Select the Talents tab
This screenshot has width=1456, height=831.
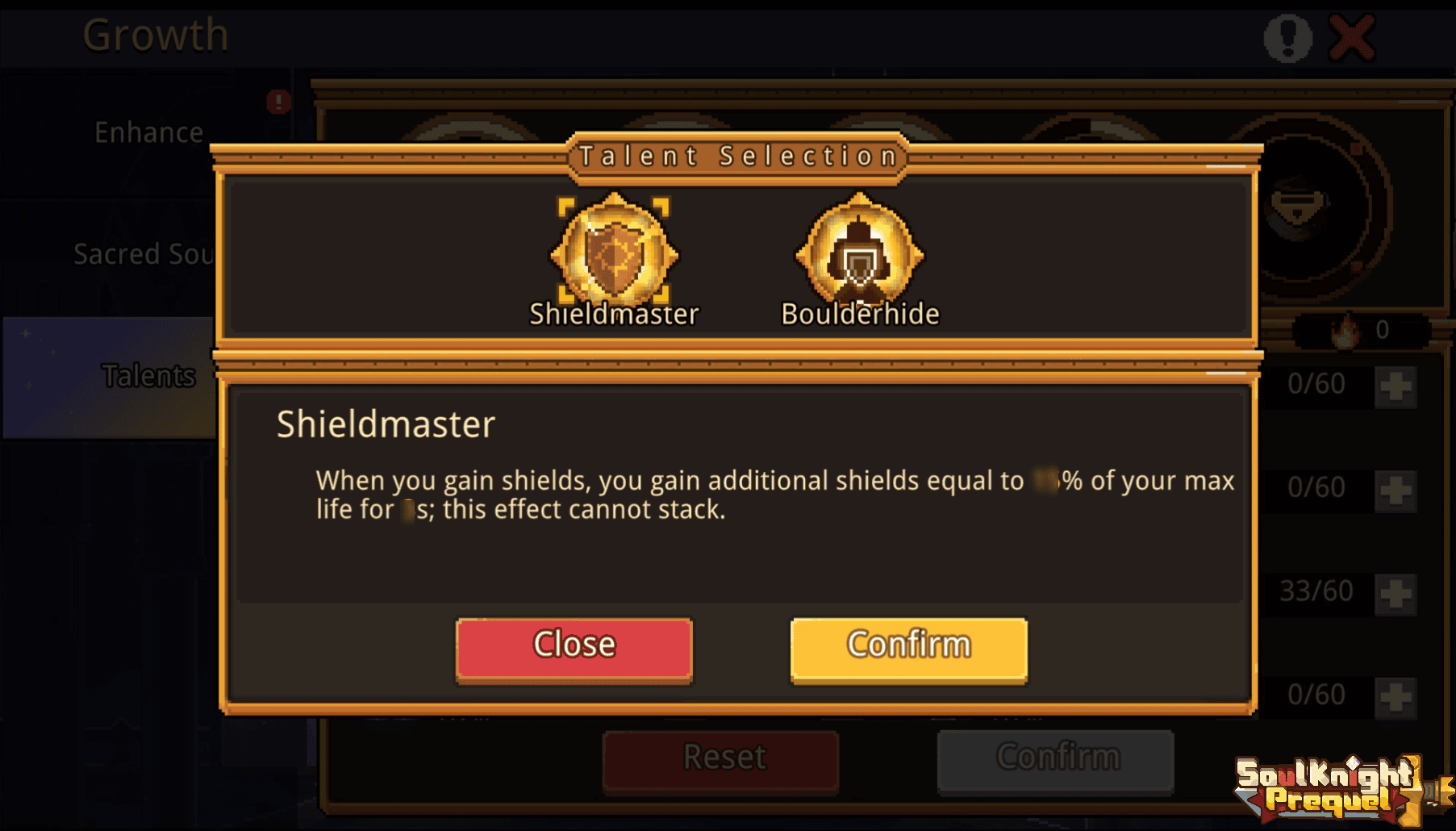pos(148,376)
